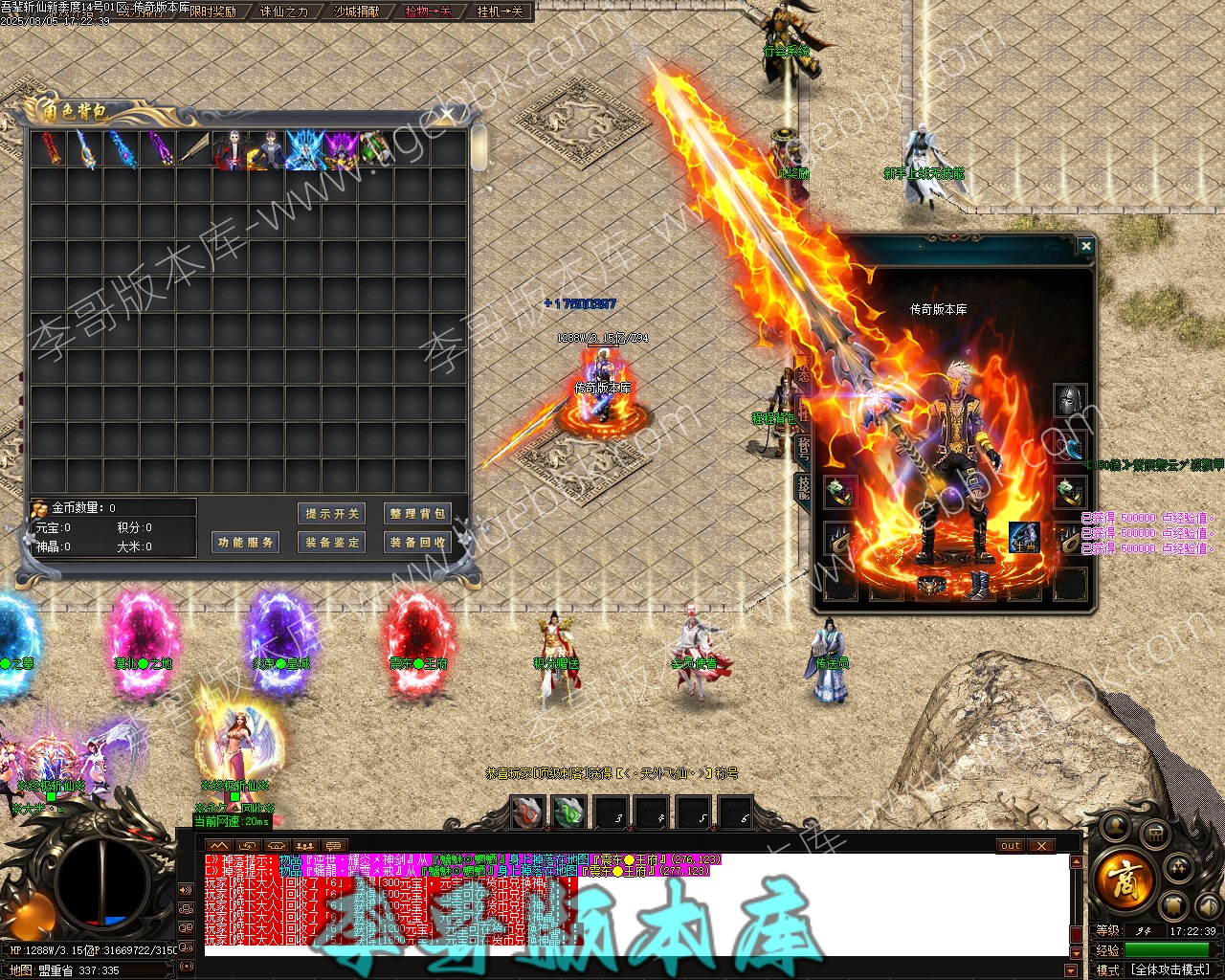The height and width of the screenshot is (980, 1225).
Task: Click the 装备鉴定 equipment appraisal button
Action: tap(332, 543)
